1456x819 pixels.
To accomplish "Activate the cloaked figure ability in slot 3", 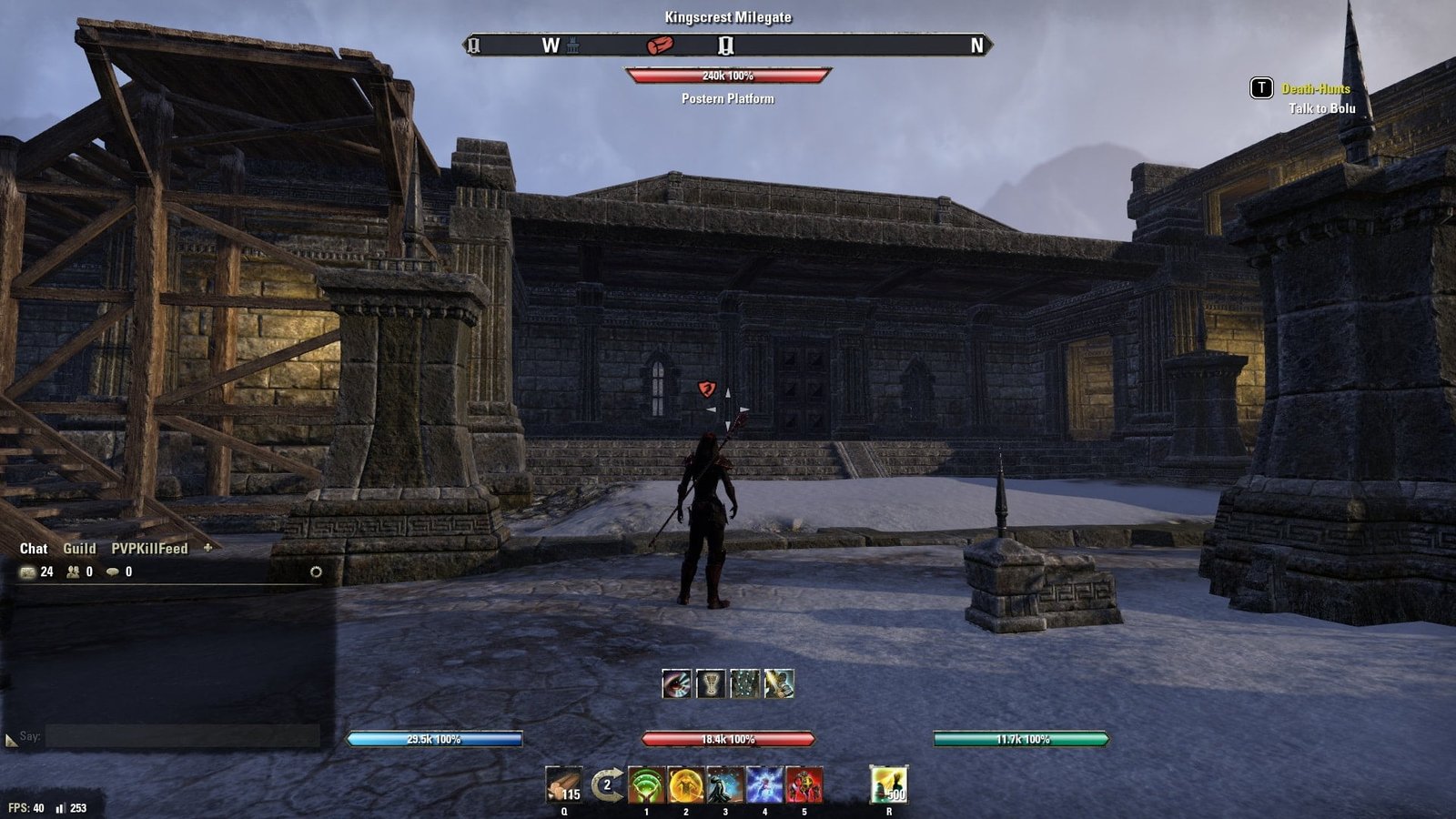I will [725, 784].
